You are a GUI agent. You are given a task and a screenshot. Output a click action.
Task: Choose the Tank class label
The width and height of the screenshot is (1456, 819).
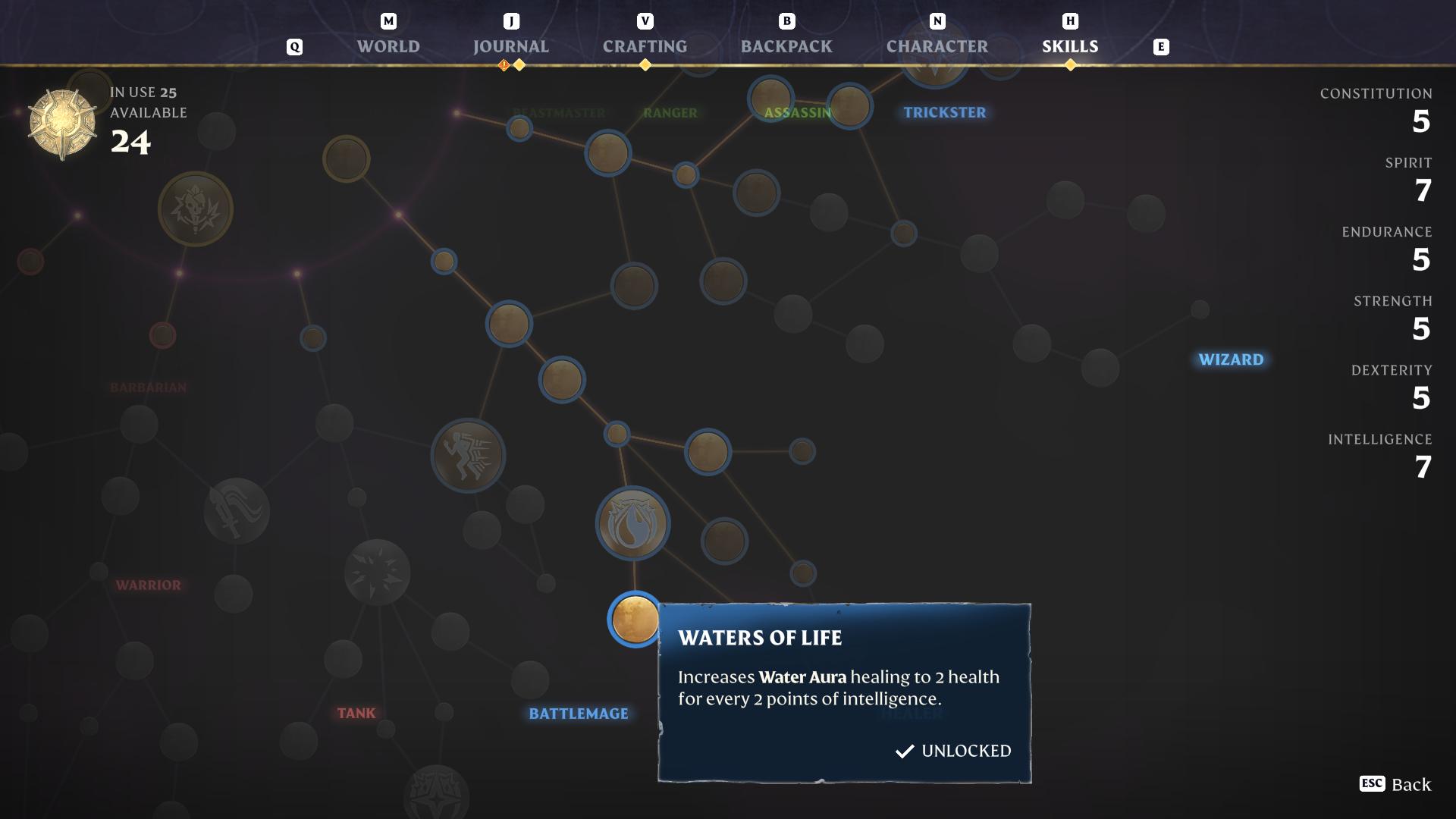click(356, 713)
